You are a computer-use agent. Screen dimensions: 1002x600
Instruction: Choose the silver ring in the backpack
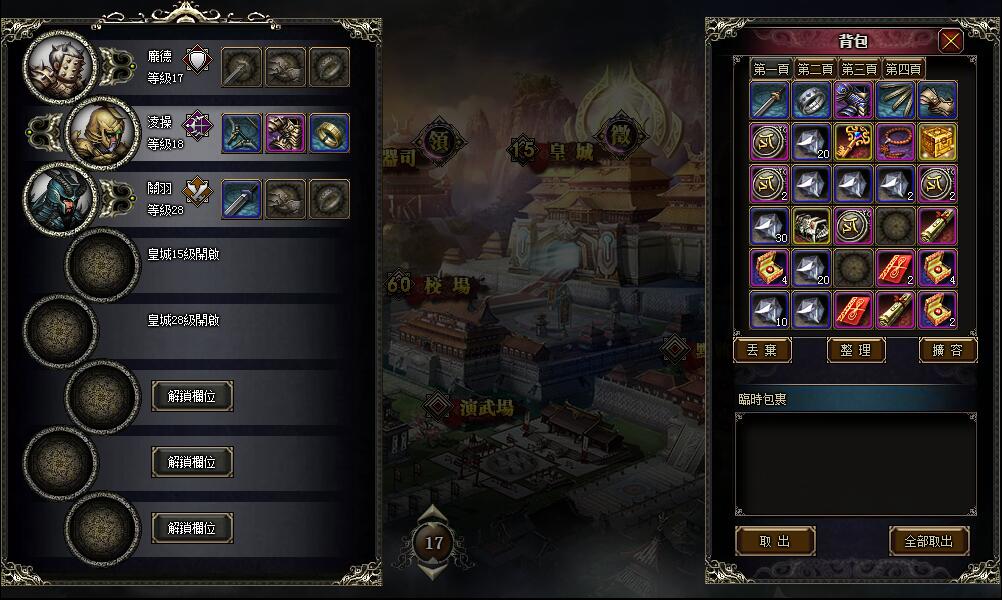[x=812, y=100]
